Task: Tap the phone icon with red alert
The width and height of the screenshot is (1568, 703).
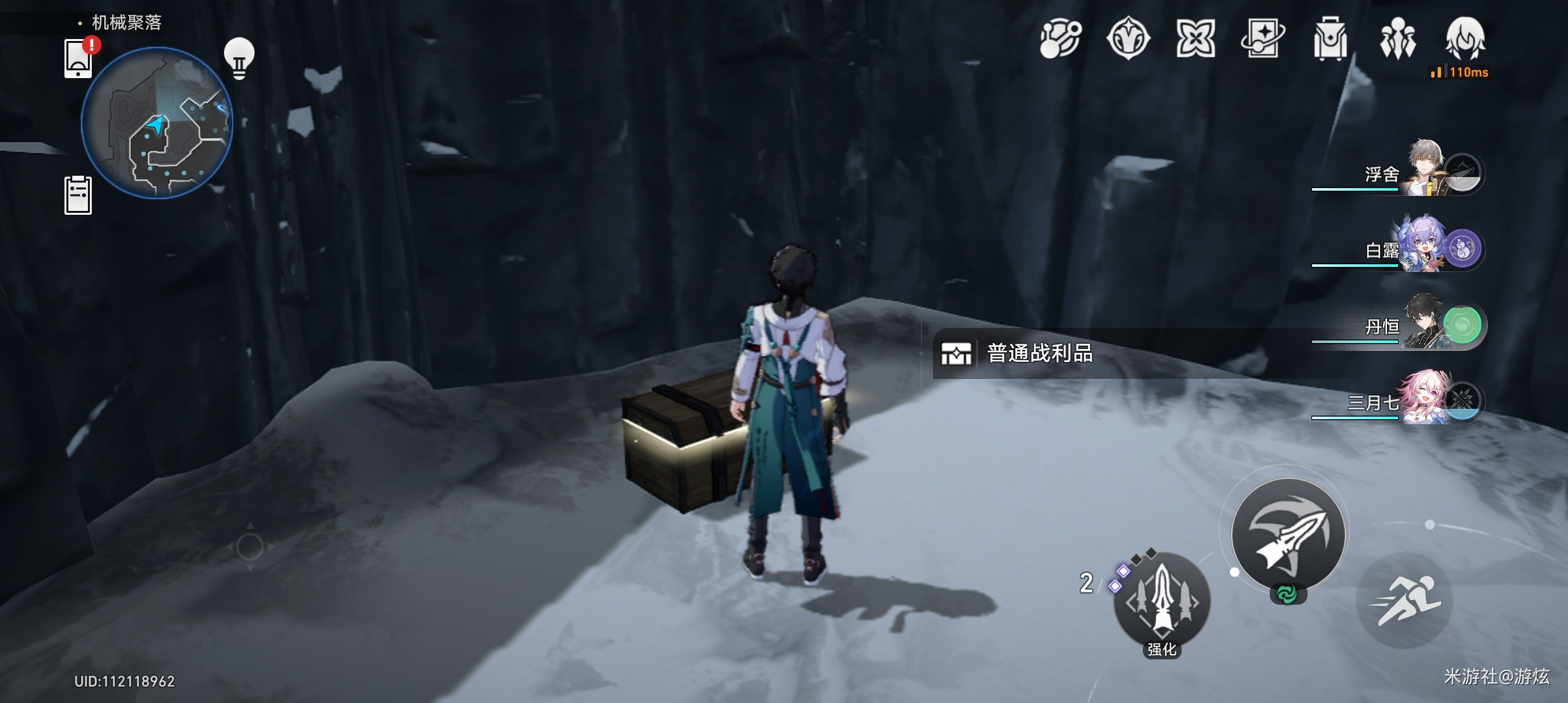Action: tap(79, 59)
